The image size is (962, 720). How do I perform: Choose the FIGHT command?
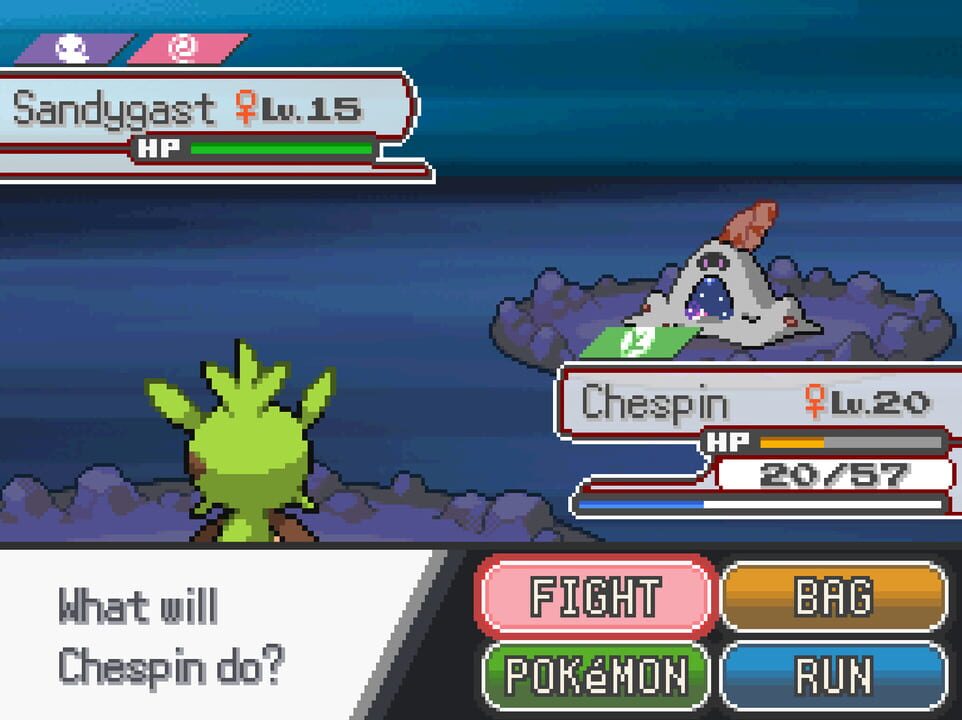(x=596, y=597)
